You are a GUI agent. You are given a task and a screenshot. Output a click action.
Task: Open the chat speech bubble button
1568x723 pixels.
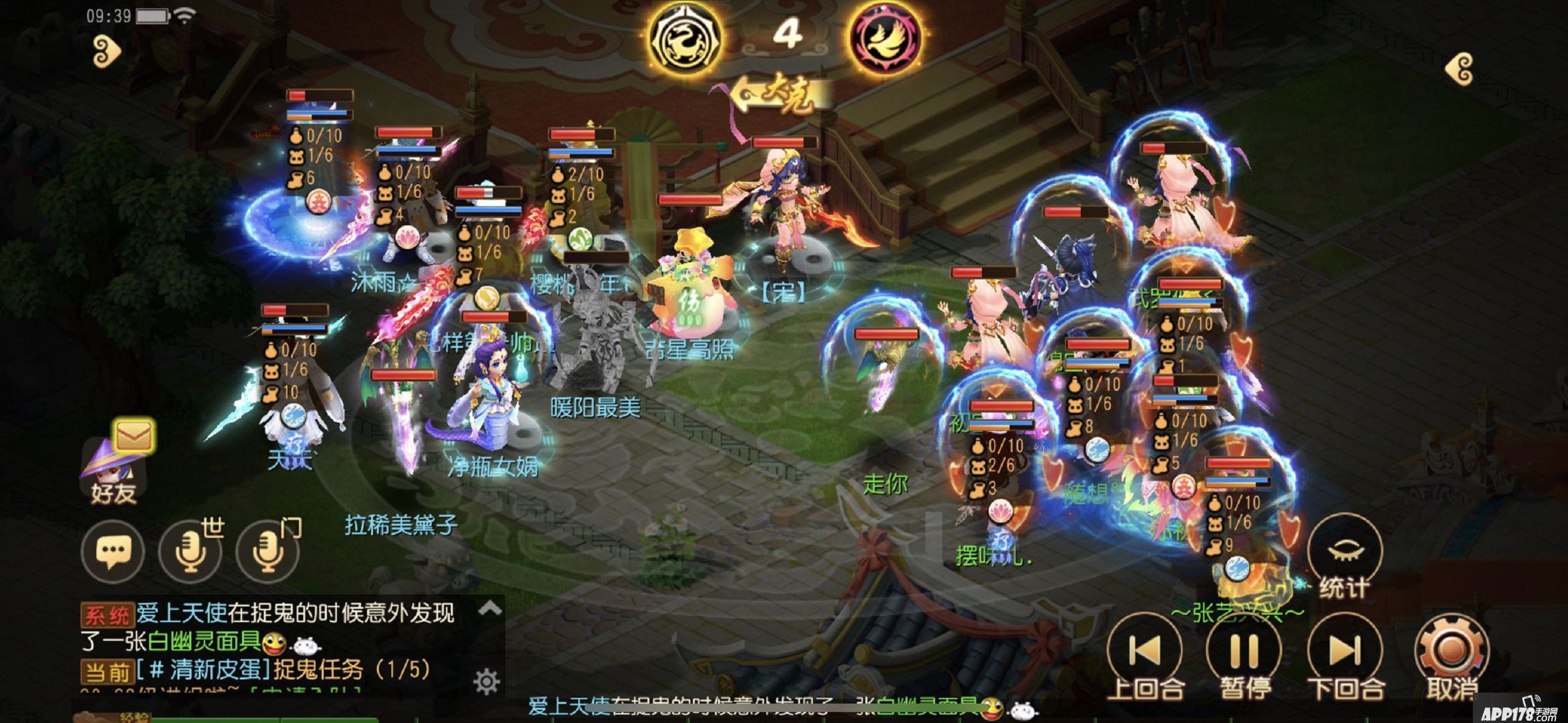coord(113,552)
